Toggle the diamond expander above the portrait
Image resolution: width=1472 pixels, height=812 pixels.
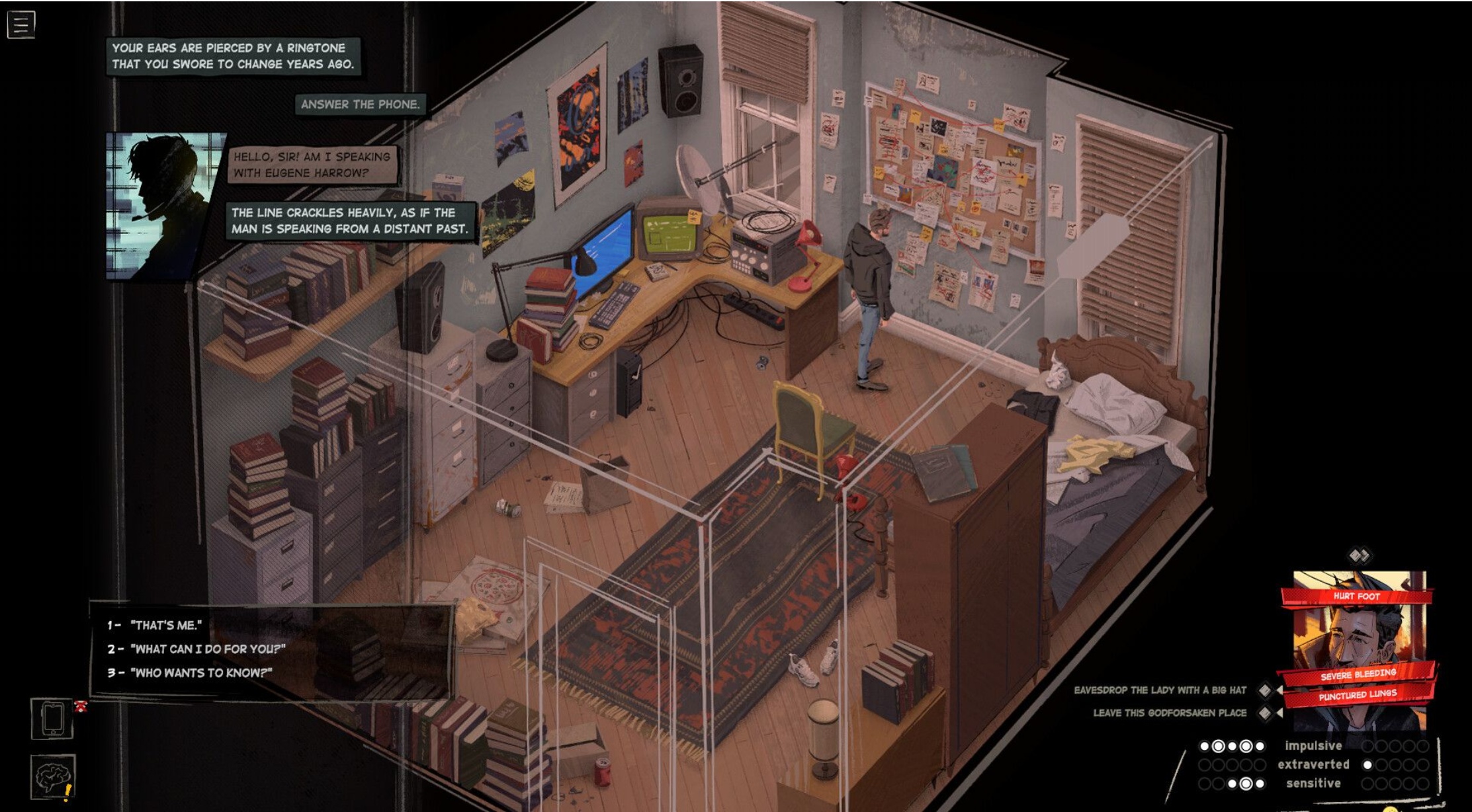coord(1359,555)
